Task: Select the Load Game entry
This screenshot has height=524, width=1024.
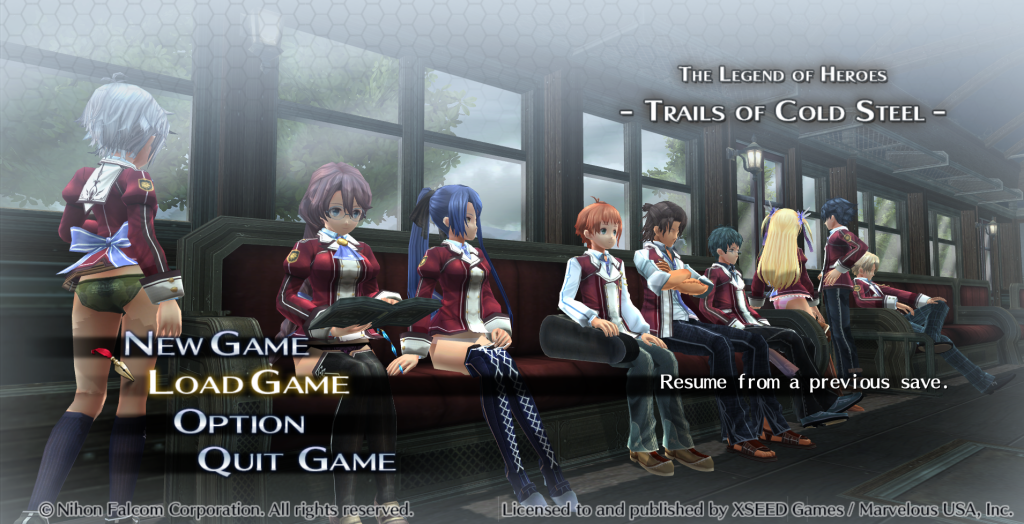Action: 248,383
